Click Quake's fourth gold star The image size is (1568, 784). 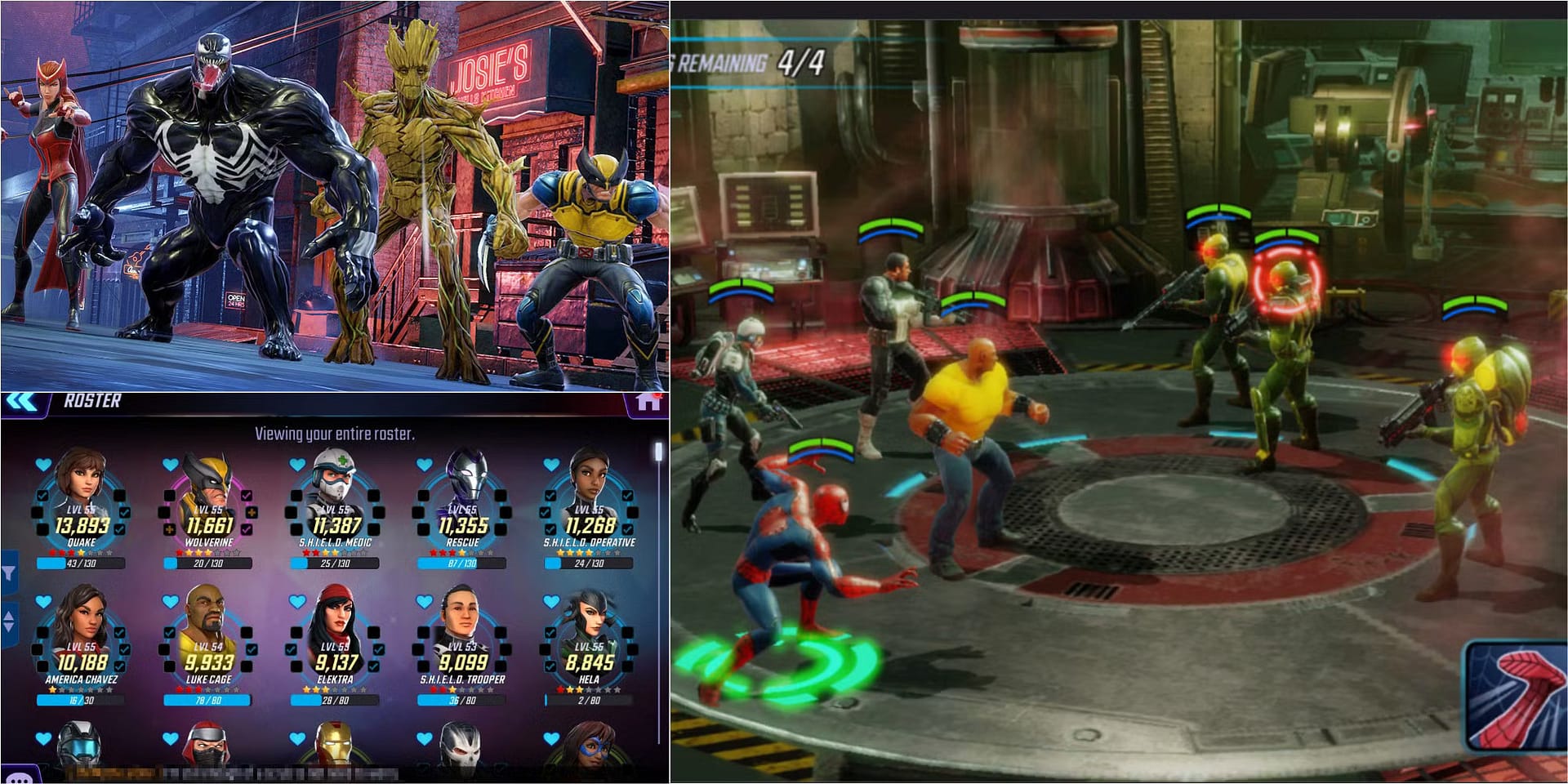click(81, 552)
